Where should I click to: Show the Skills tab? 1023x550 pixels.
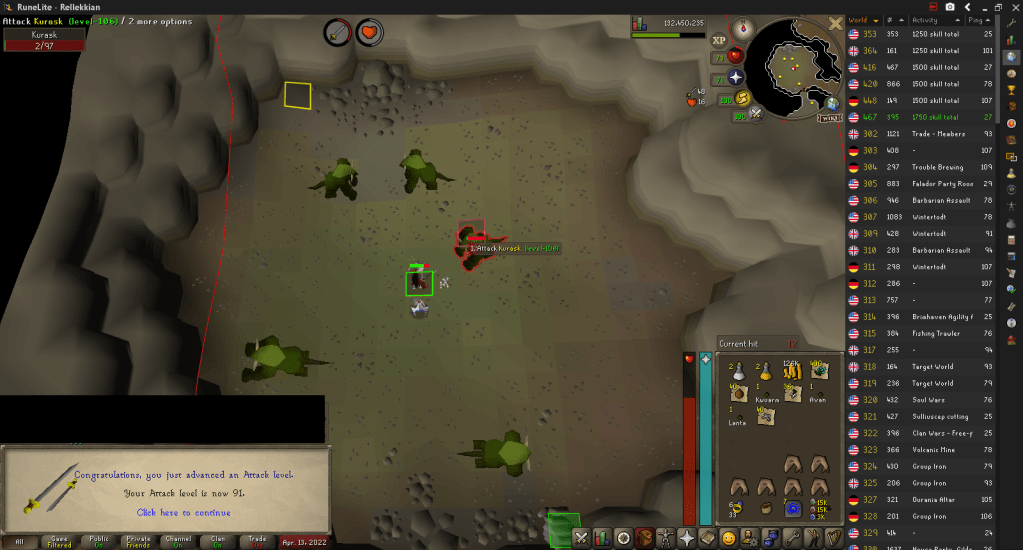[602, 538]
